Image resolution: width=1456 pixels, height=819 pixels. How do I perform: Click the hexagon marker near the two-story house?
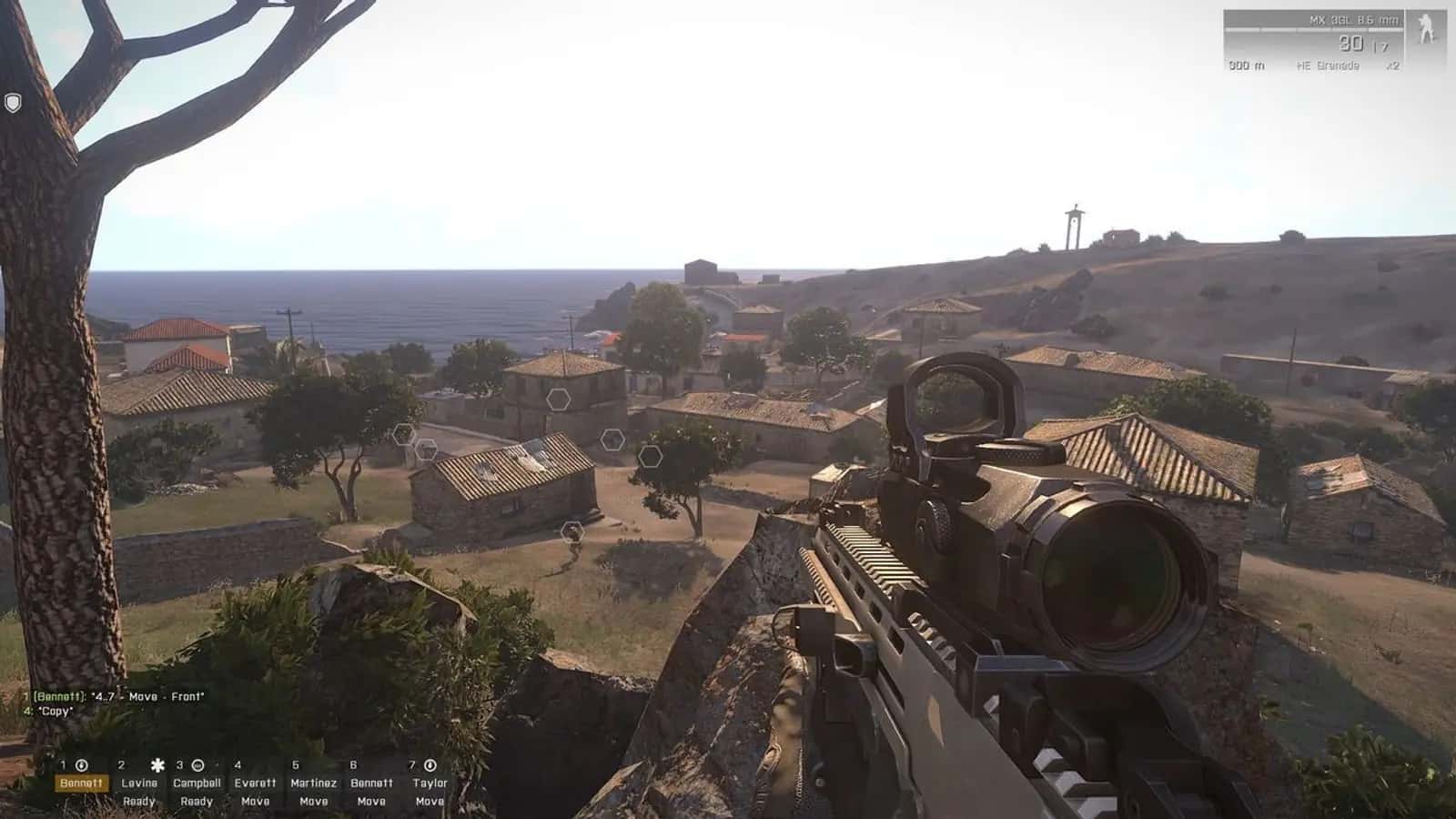(x=556, y=398)
